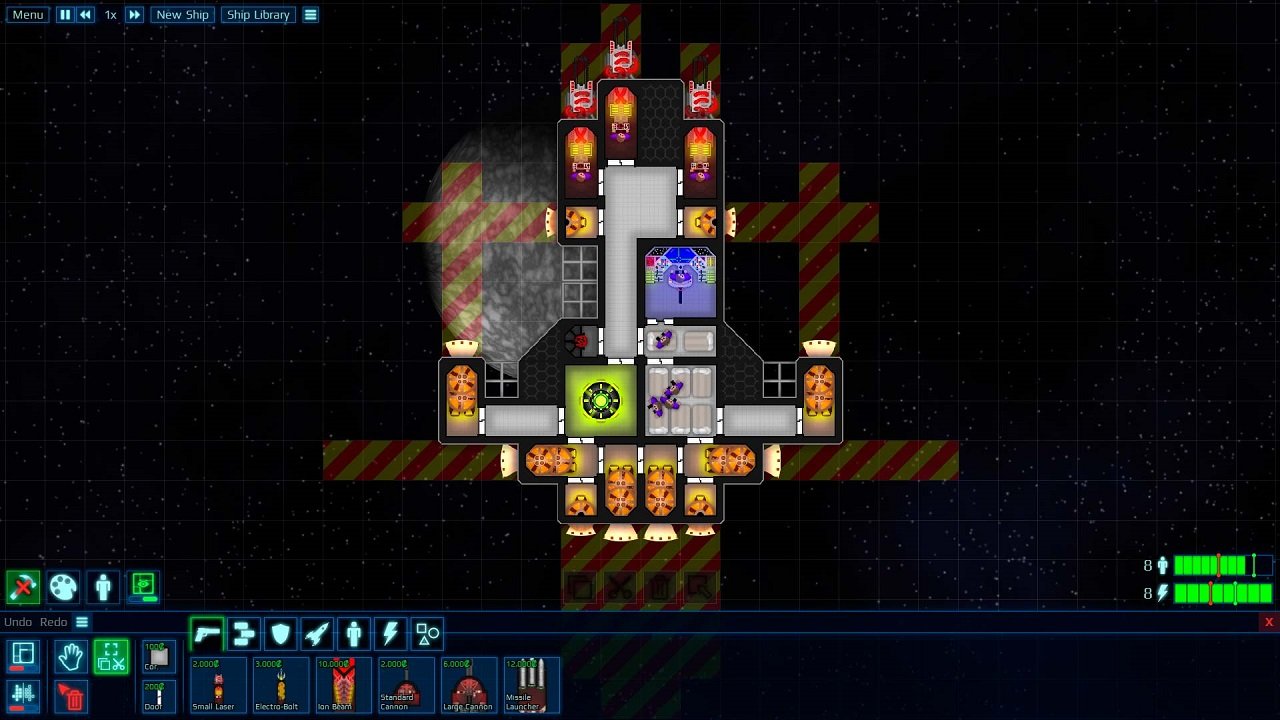
Task: Open the Ship Library
Action: (257, 14)
